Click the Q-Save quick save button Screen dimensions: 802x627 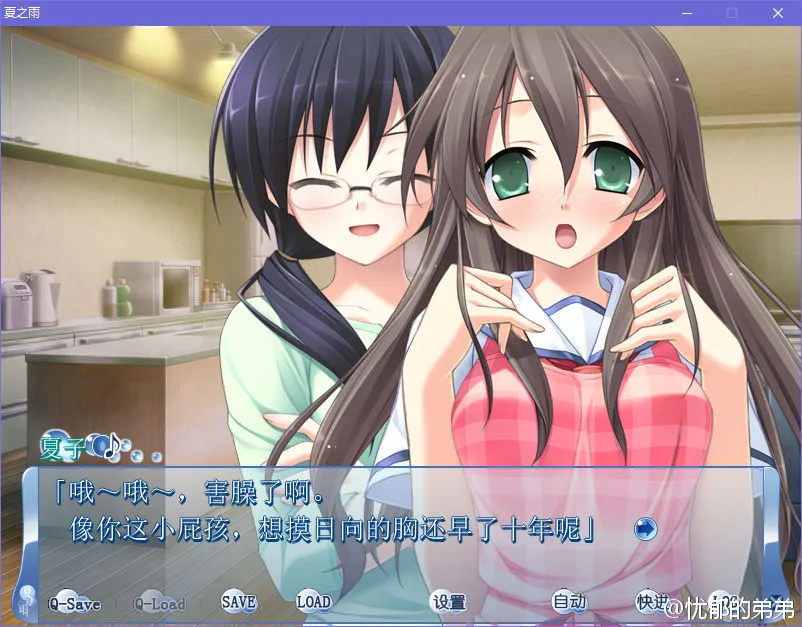74,603
